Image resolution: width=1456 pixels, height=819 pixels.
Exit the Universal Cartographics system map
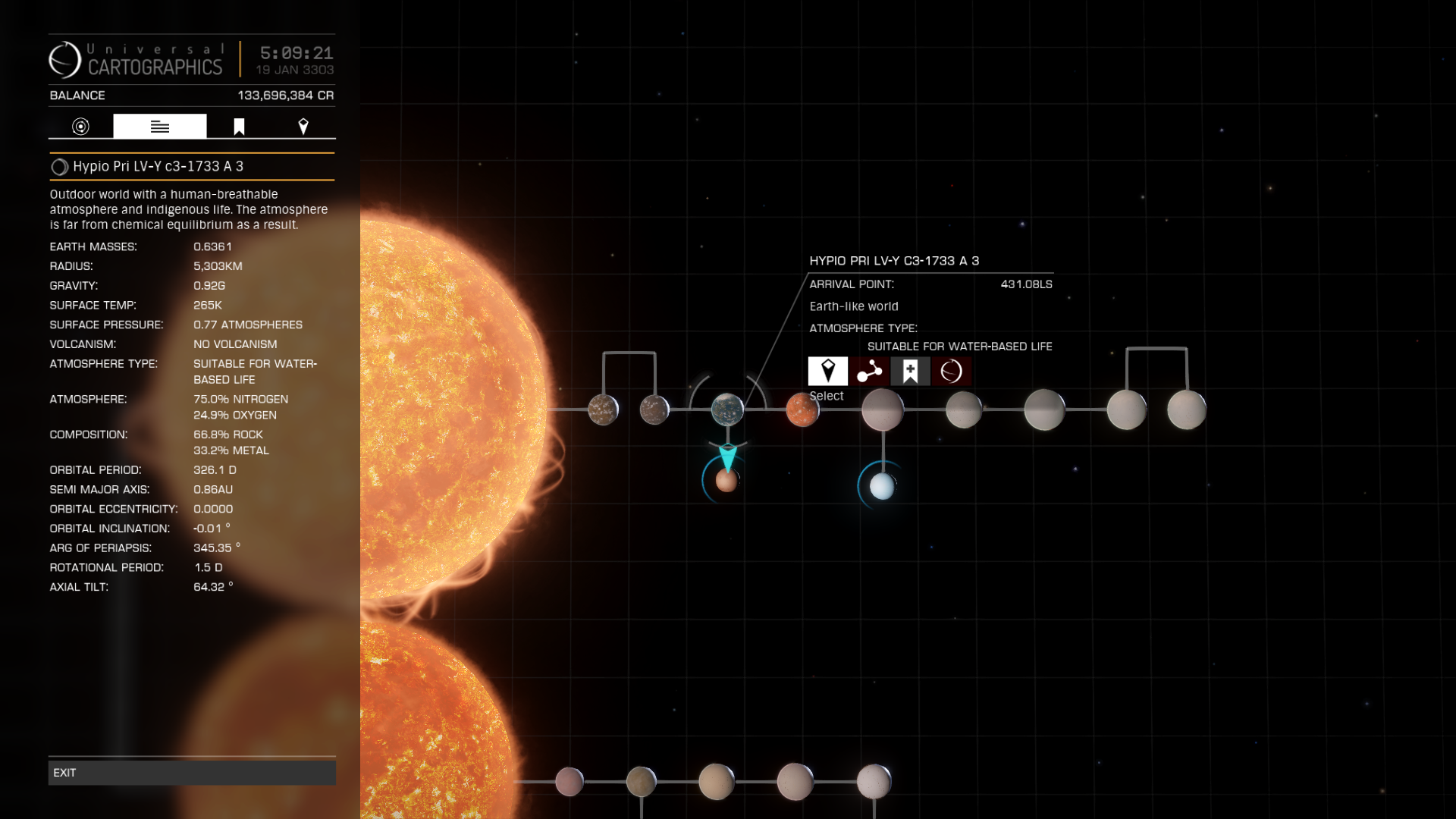[x=192, y=773]
